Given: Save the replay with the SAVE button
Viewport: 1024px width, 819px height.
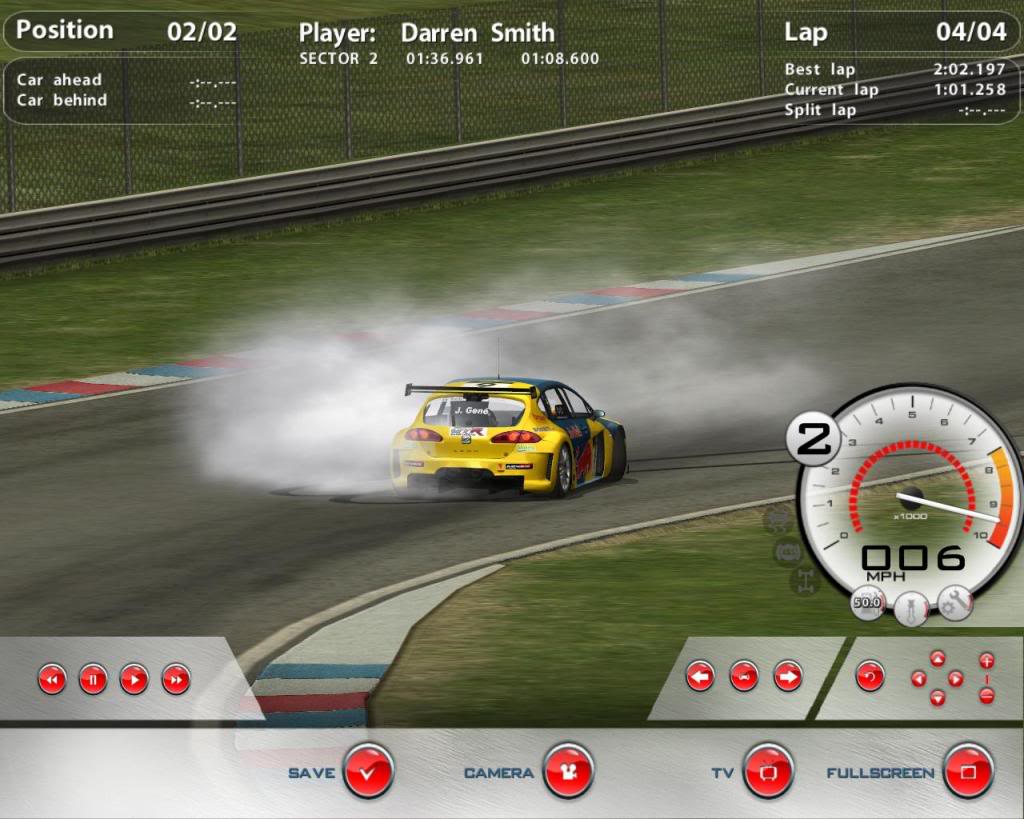Looking at the screenshot, I should [x=368, y=771].
